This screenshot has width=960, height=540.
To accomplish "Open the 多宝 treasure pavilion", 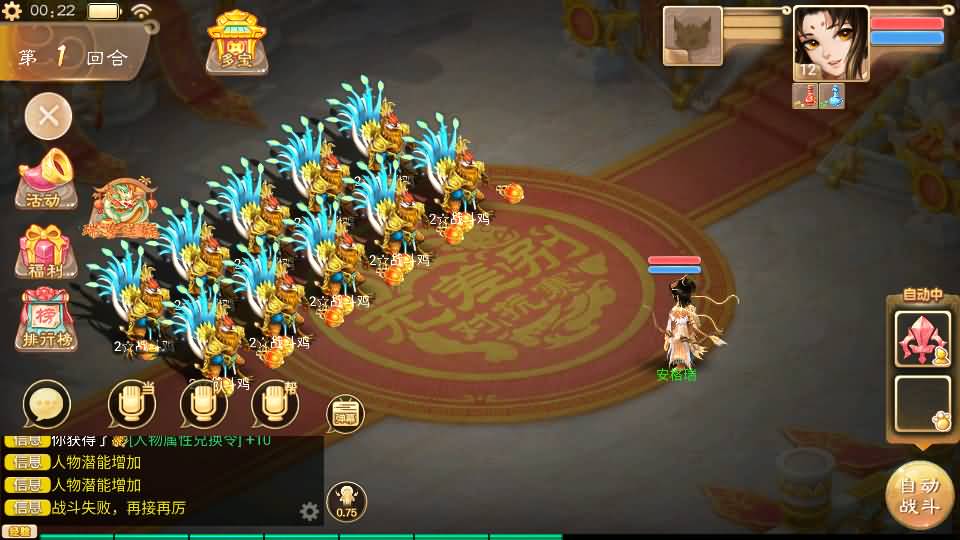I will [x=236, y=42].
